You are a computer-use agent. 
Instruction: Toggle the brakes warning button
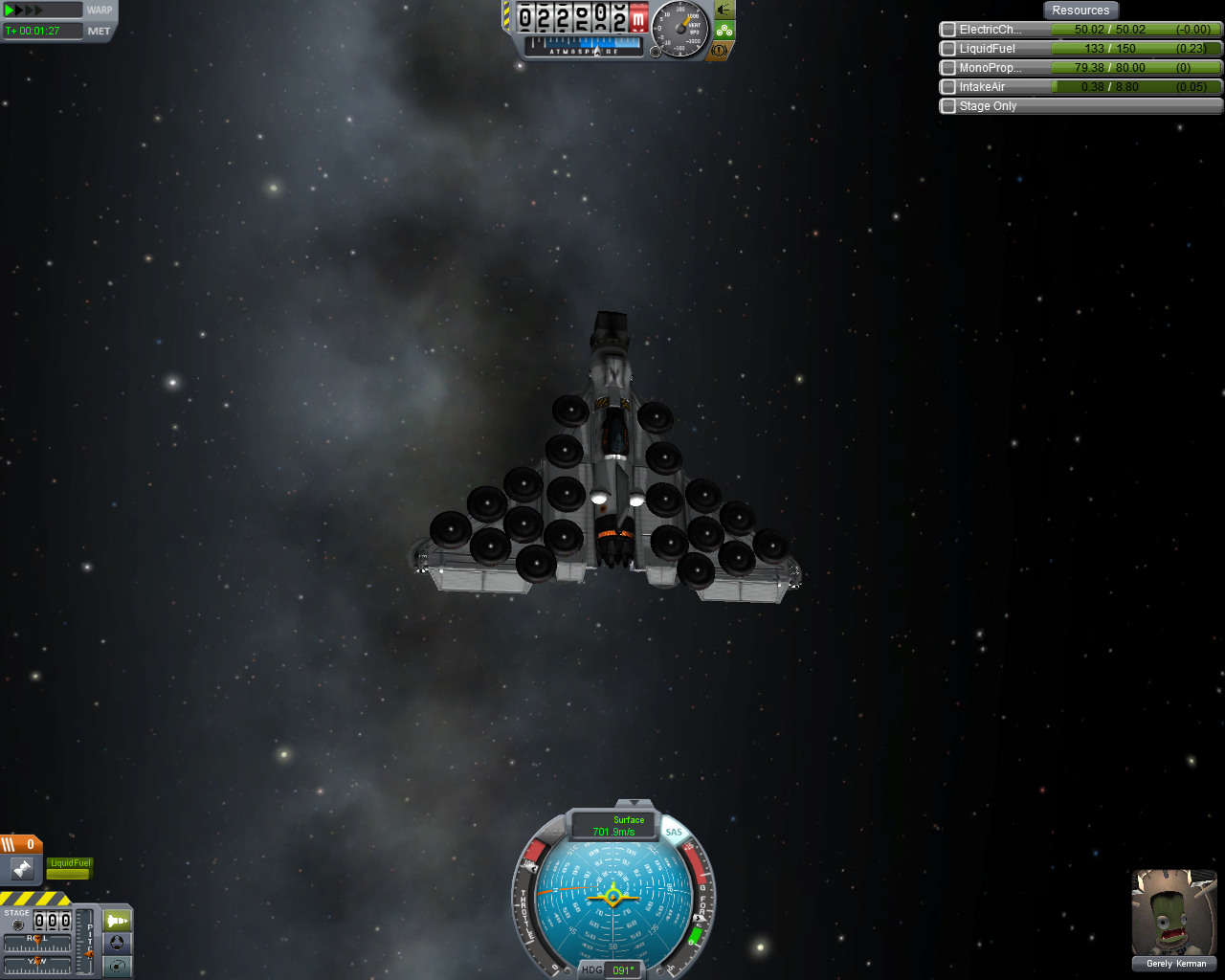[x=721, y=50]
